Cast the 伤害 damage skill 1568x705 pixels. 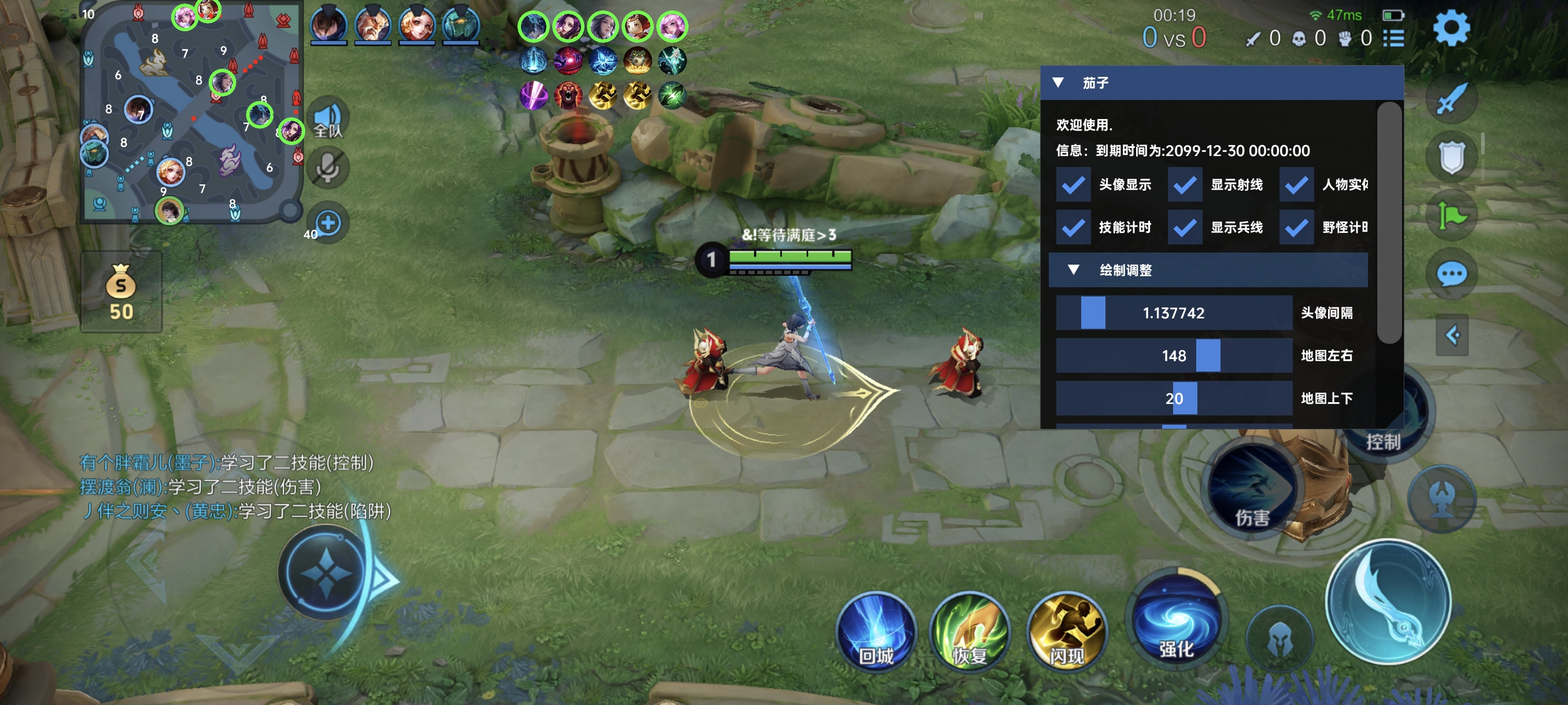tap(1252, 493)
